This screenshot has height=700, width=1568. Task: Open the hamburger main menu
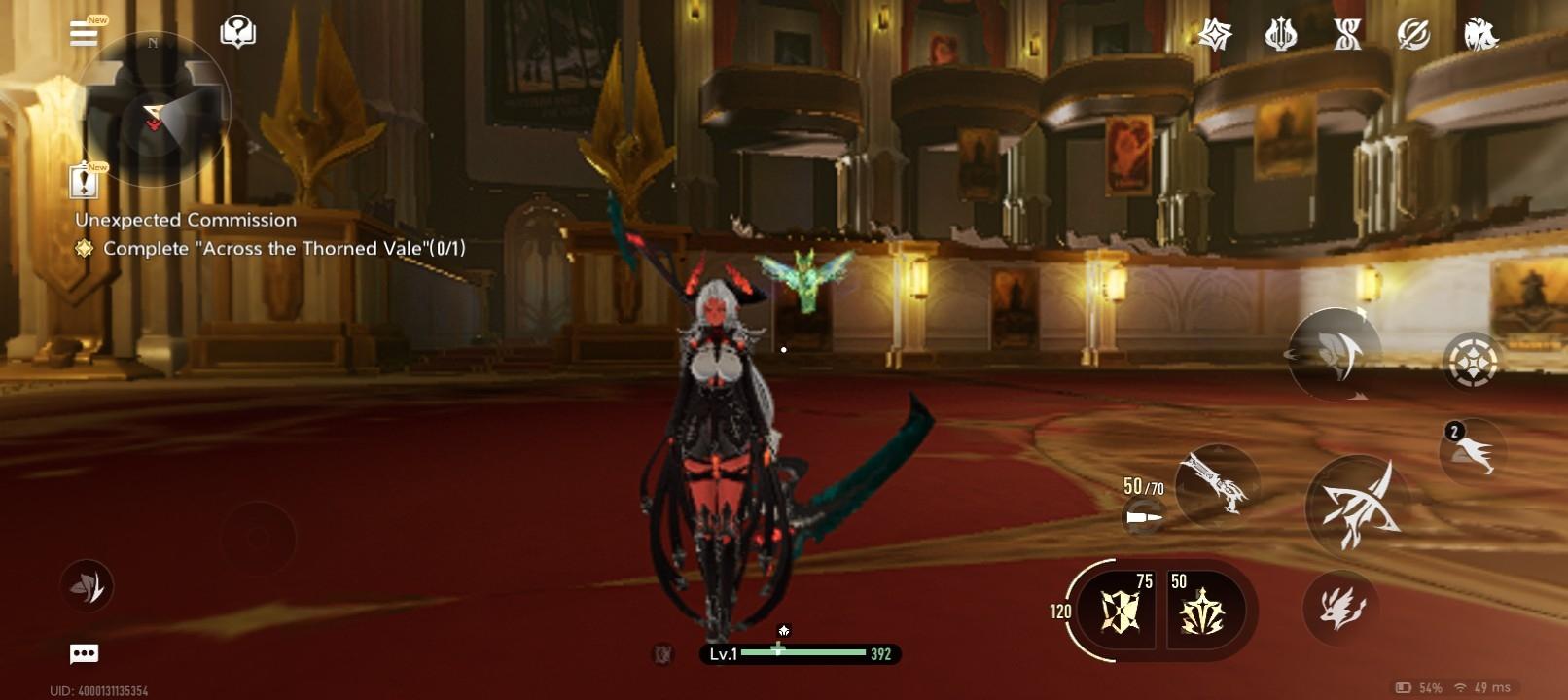(85, 33)
